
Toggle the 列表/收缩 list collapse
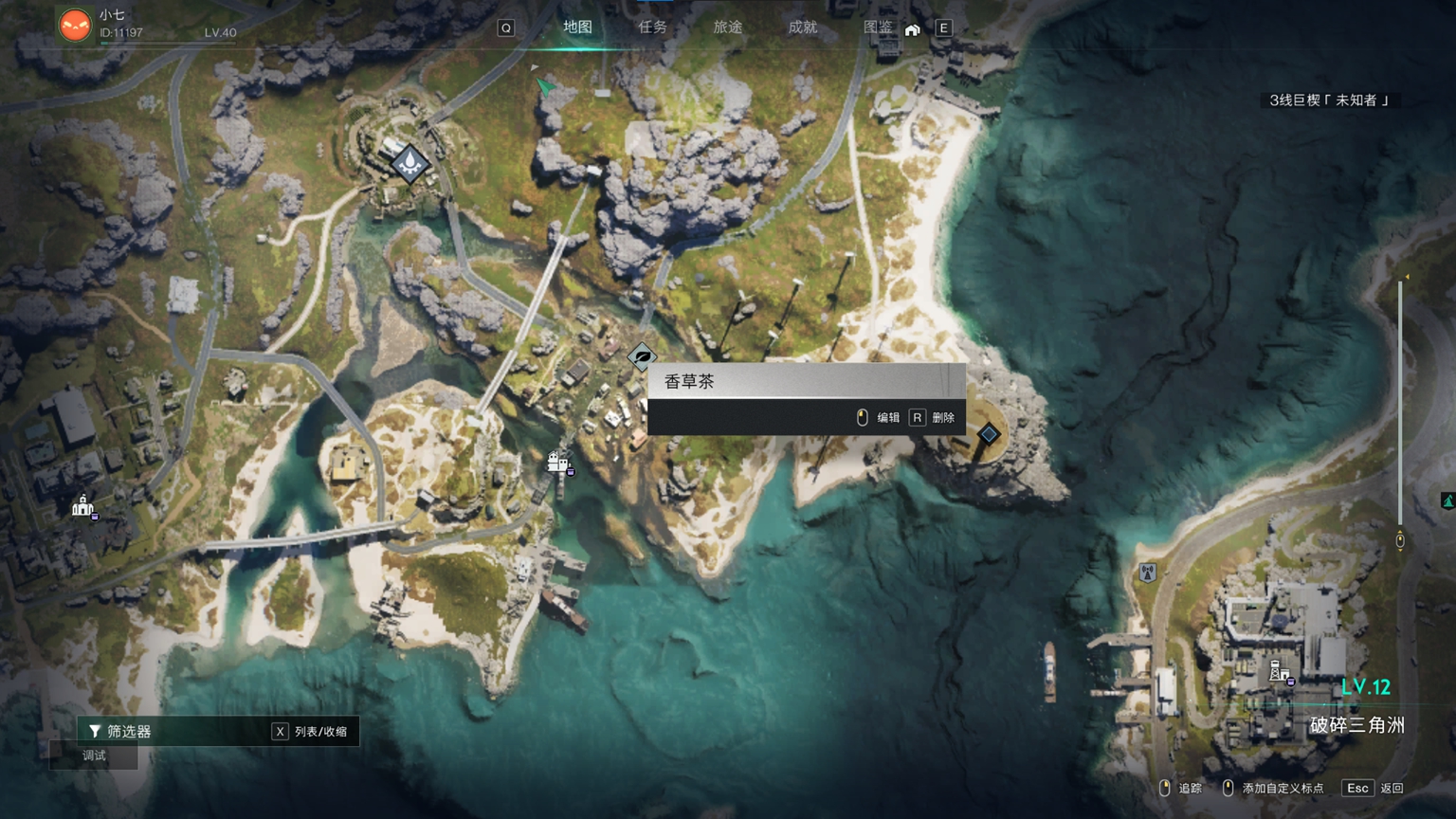pos(310,731)
